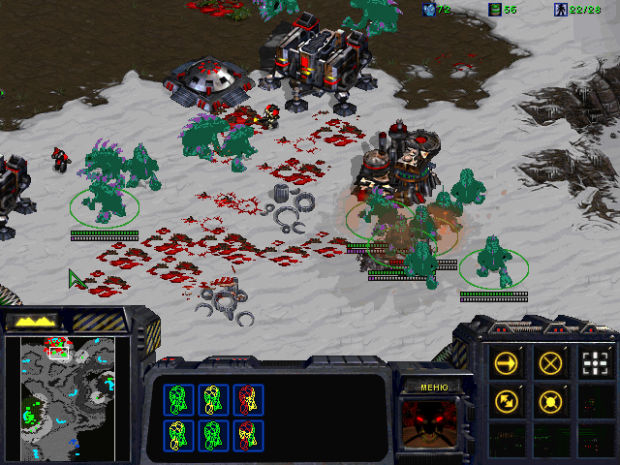
Task: Toggle the minimap terrain button with yellow zigzag
Action: click(x=32, y=322)
